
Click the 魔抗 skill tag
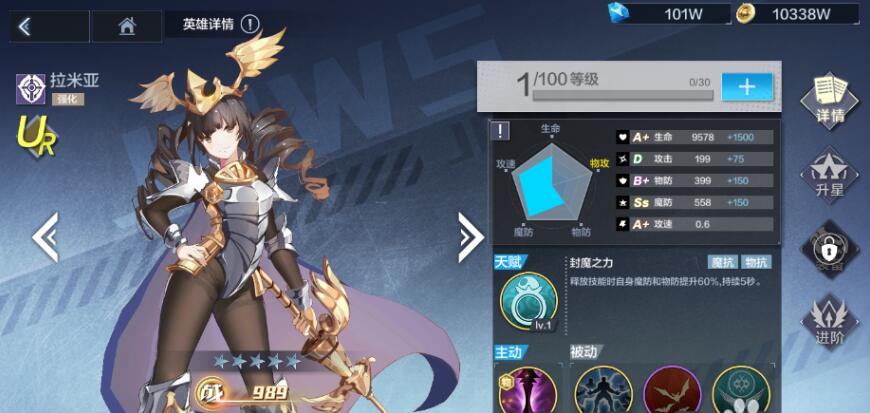tap(722, 262)
